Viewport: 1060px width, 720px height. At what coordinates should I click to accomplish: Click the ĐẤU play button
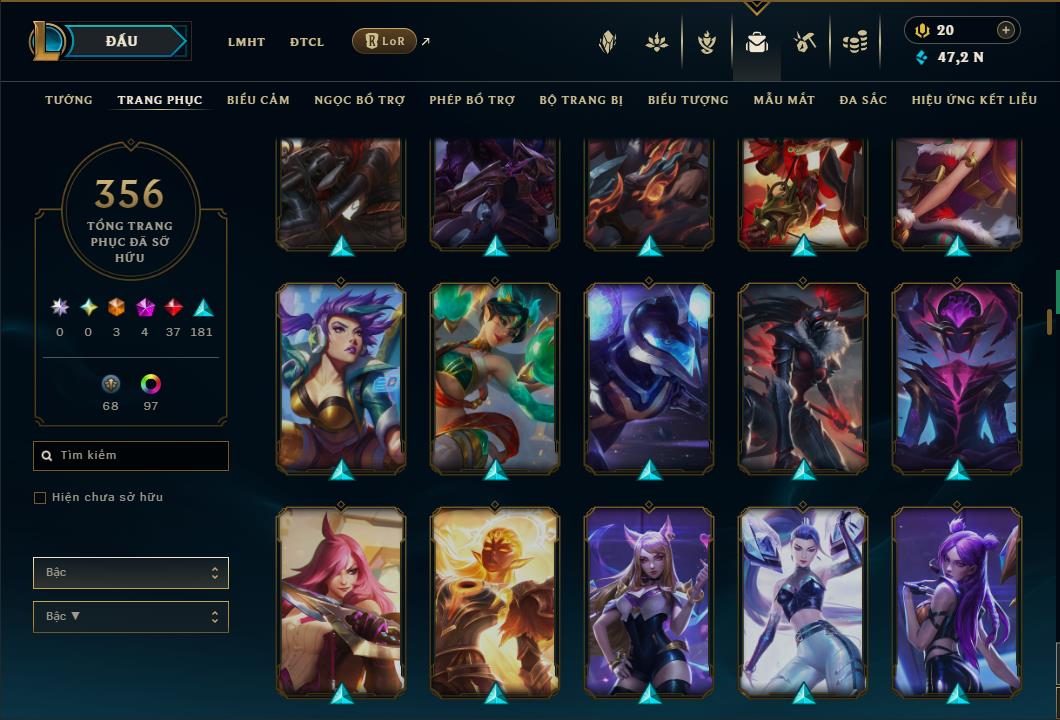coord(122,41)
